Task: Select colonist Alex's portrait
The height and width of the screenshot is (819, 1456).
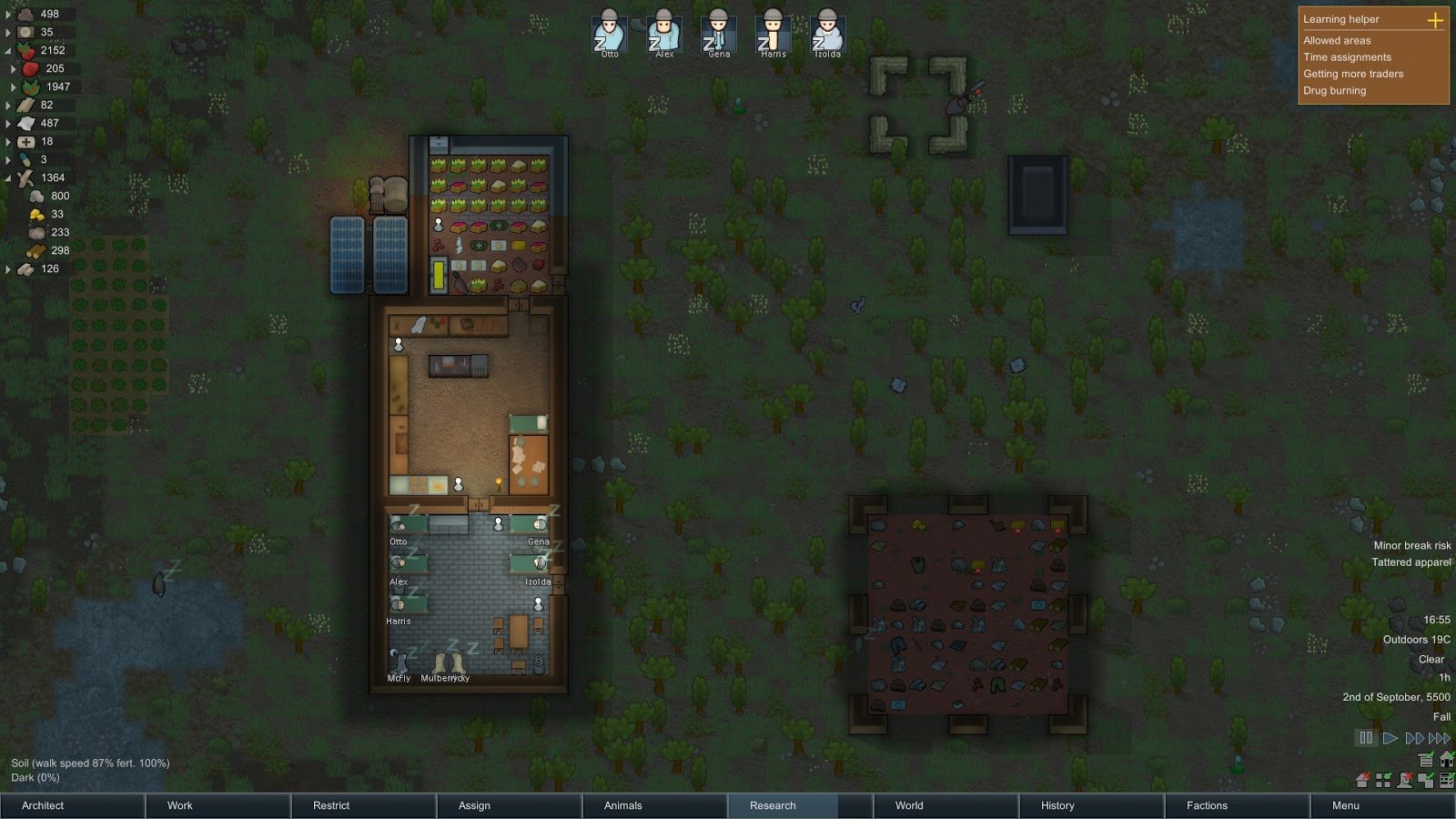Action: pyautogui.click(x=664, y=32)
